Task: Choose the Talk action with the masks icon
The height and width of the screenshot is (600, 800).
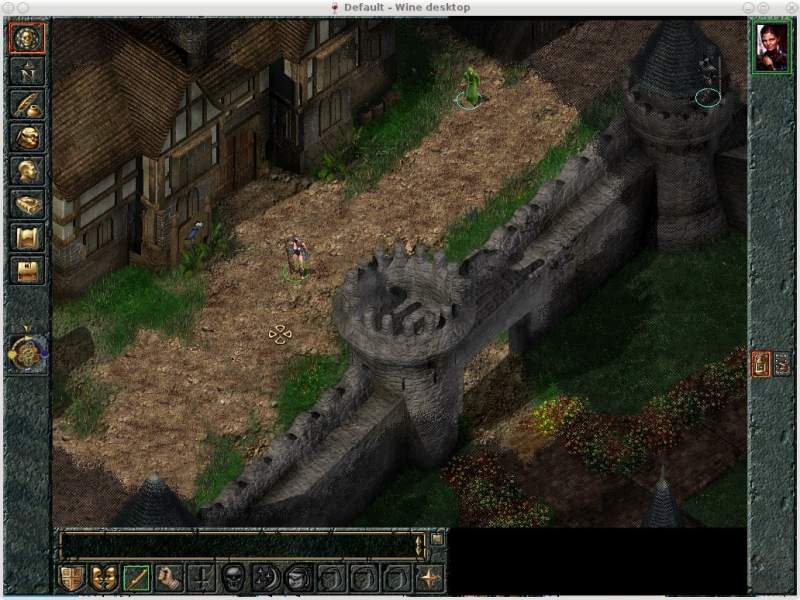Action: [x=104, y=577]
